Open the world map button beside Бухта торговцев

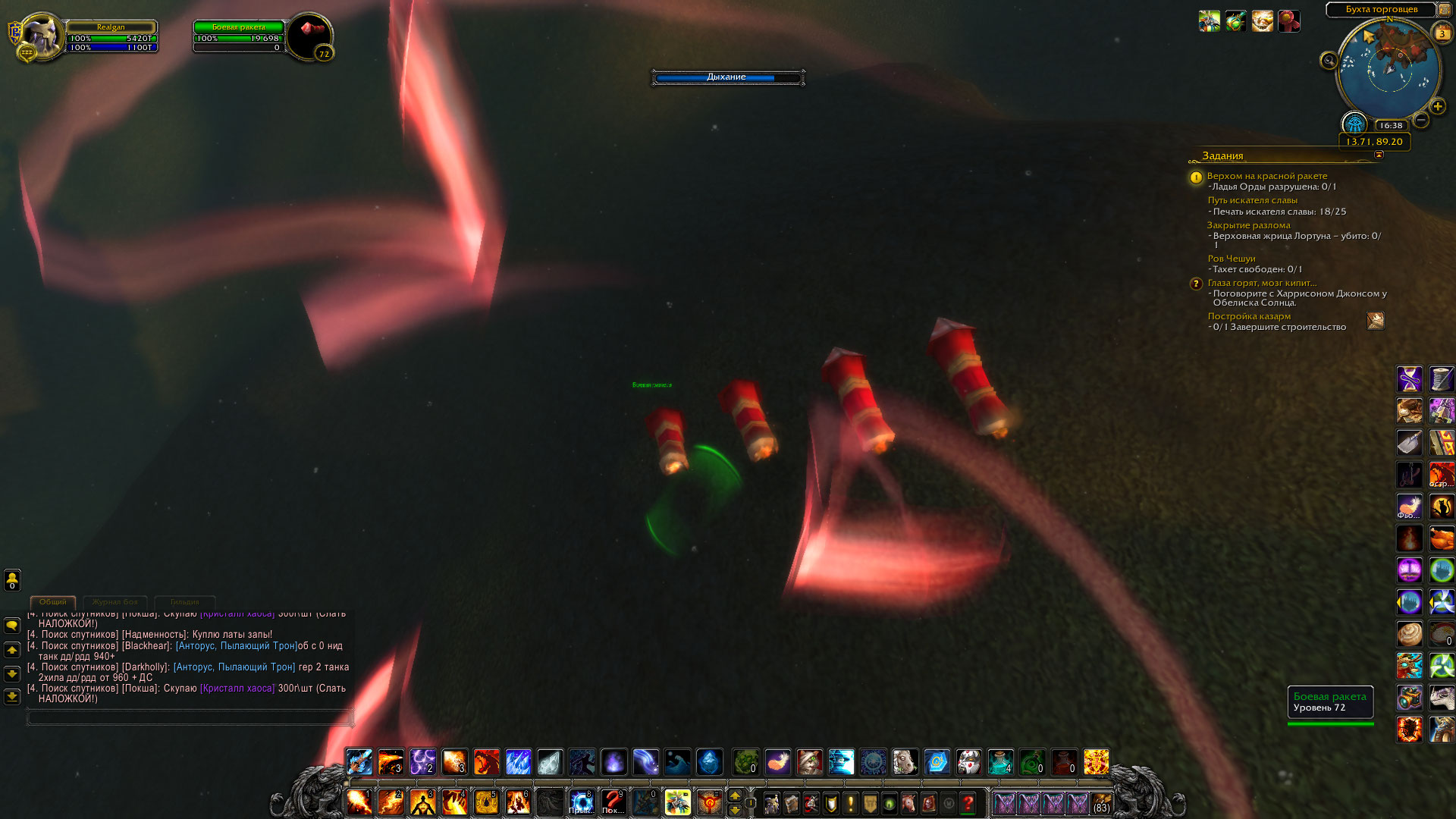point(1445,10)
